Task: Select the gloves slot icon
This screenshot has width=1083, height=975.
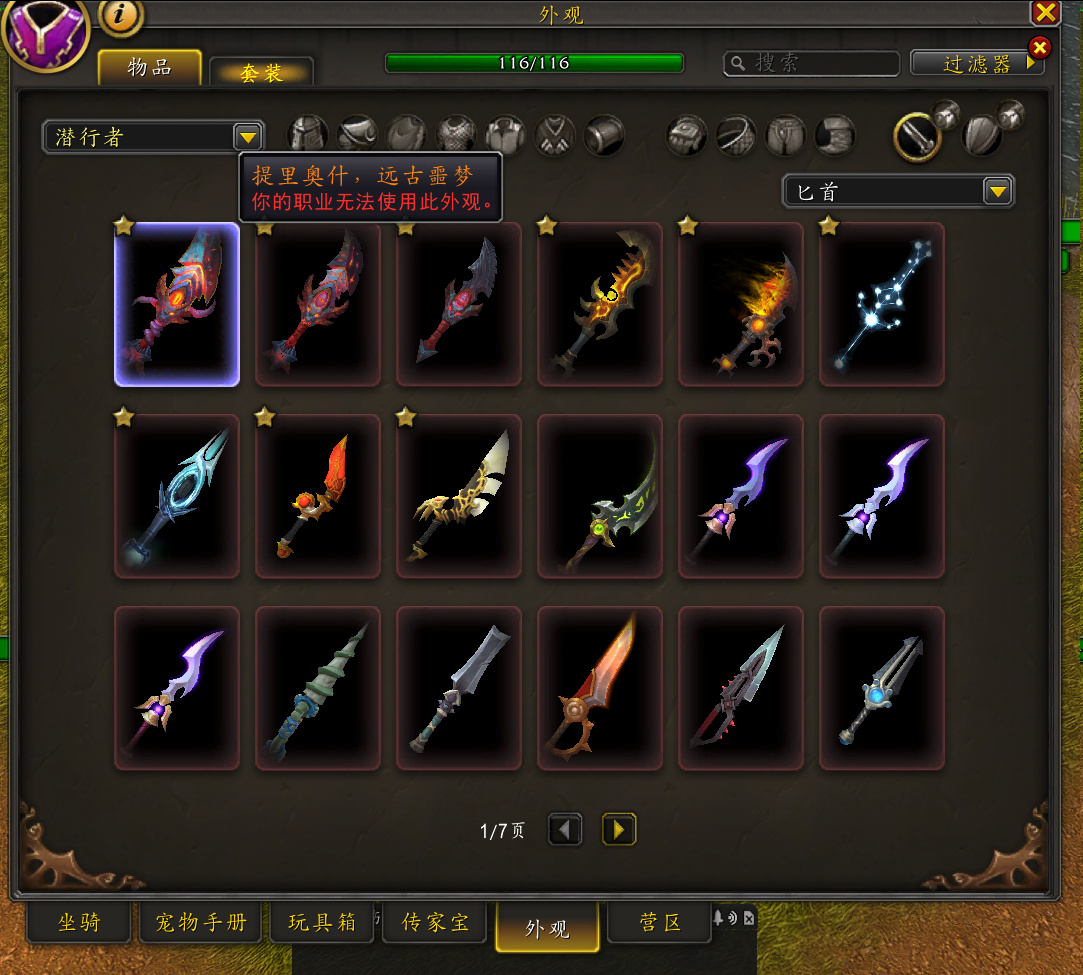Action: [687, 135]
